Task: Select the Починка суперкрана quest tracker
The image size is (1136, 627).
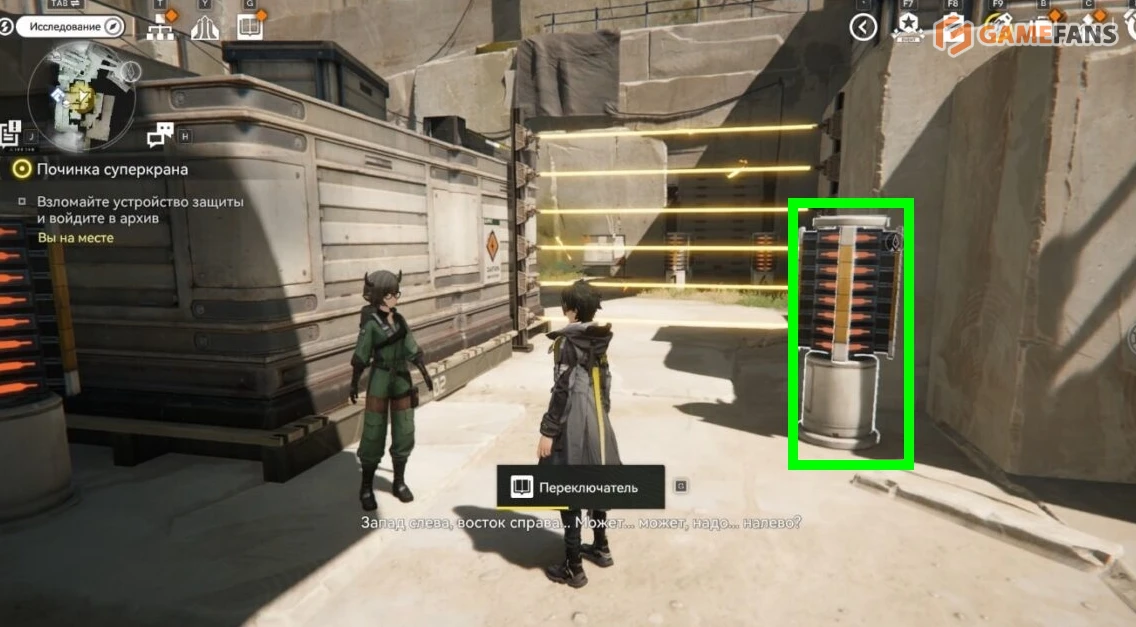Action: pos(112,169)
